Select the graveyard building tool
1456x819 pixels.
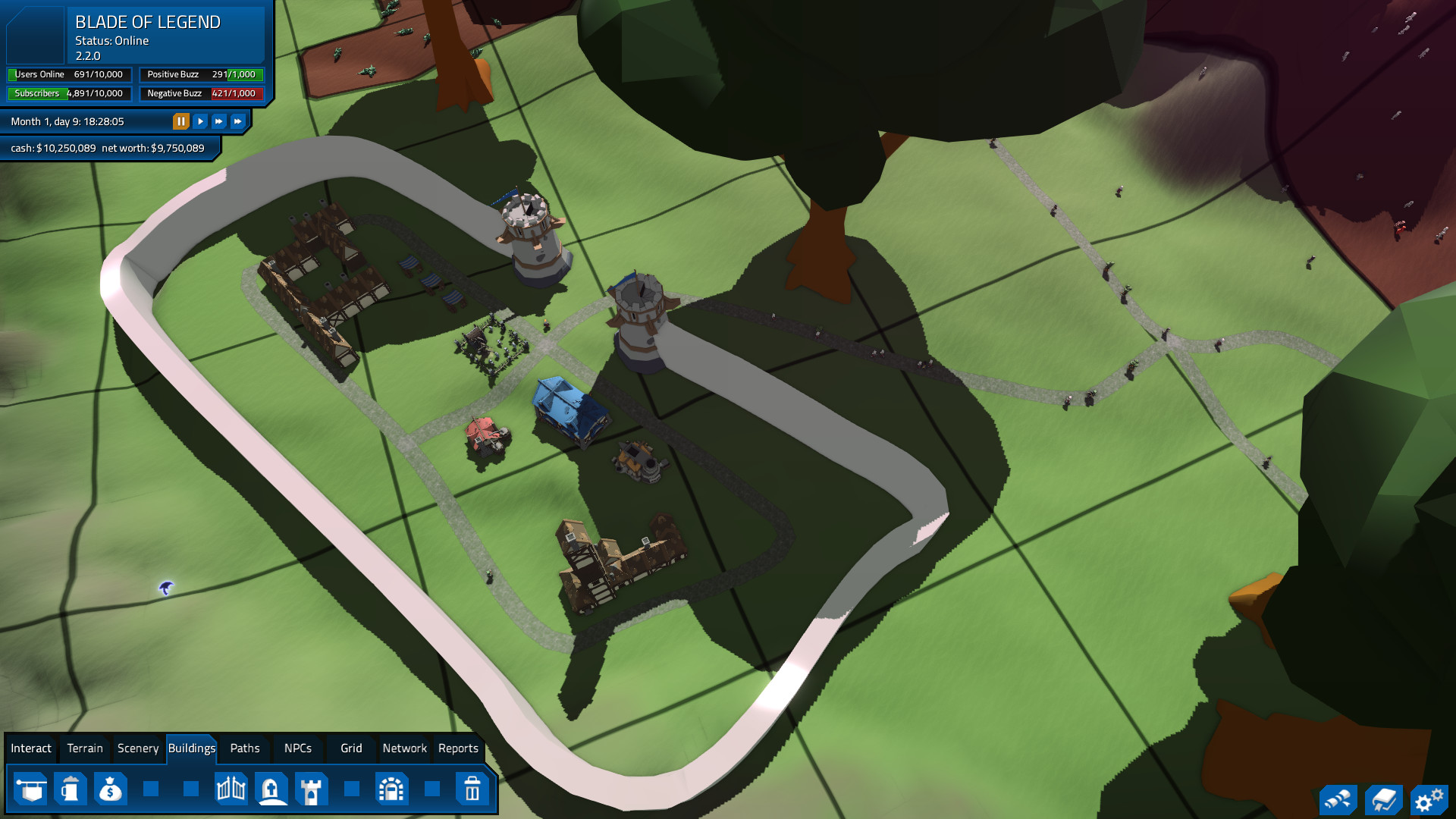[271, 789]
